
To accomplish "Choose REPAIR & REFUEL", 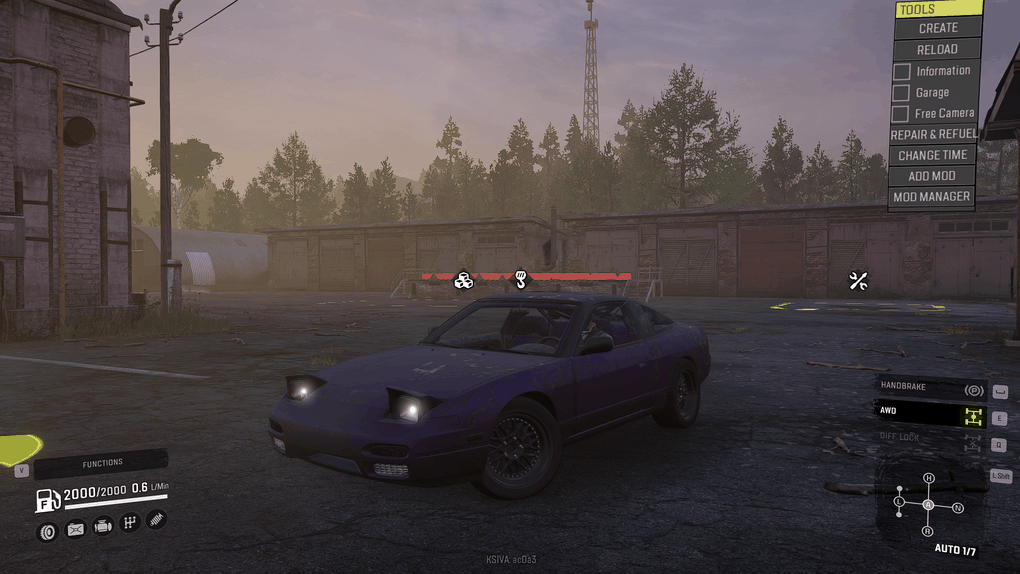I will 933,134.
